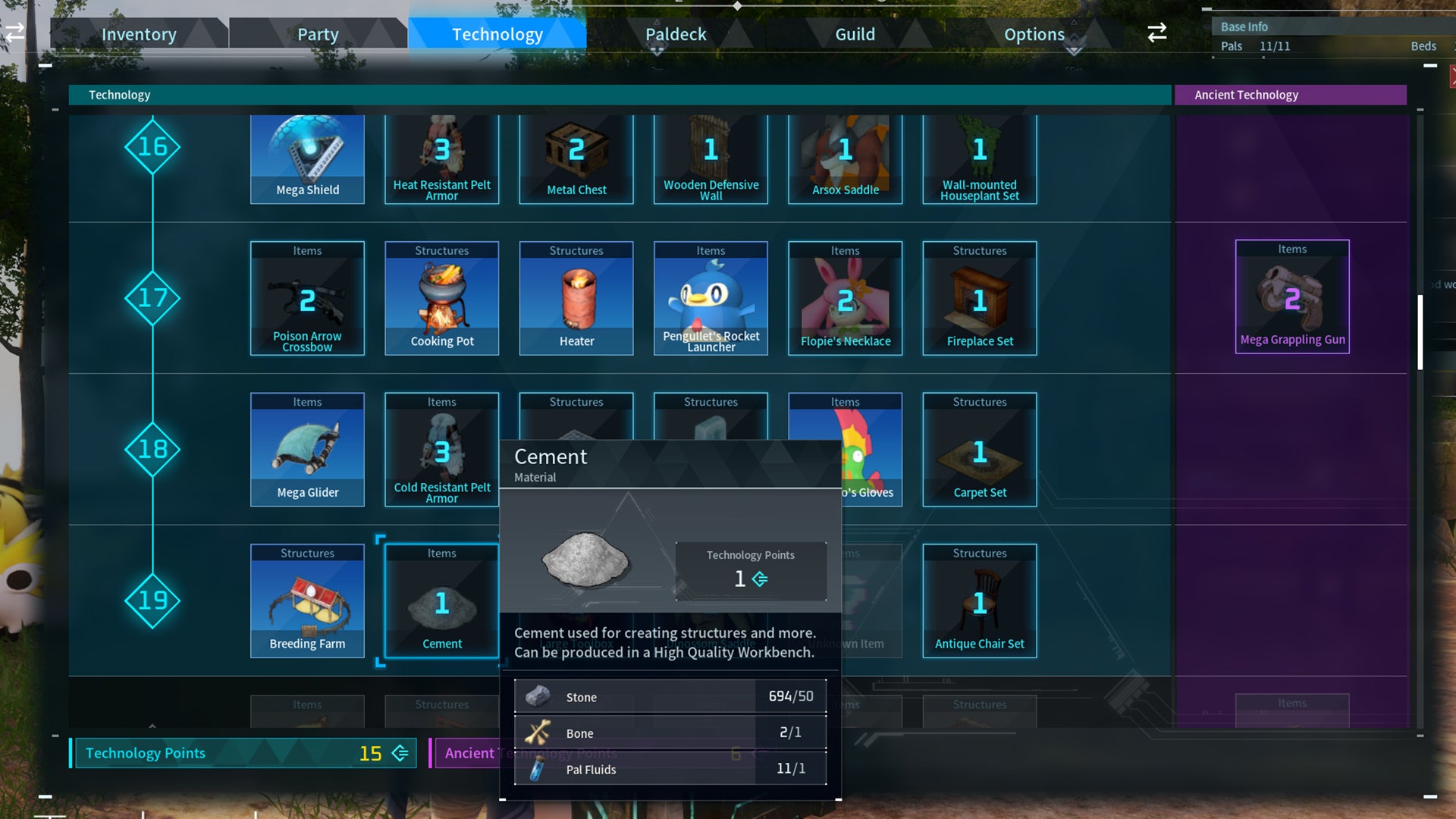Choose Pengullet's Rocket Launcher technology
1456x819 pixels.
711,300
